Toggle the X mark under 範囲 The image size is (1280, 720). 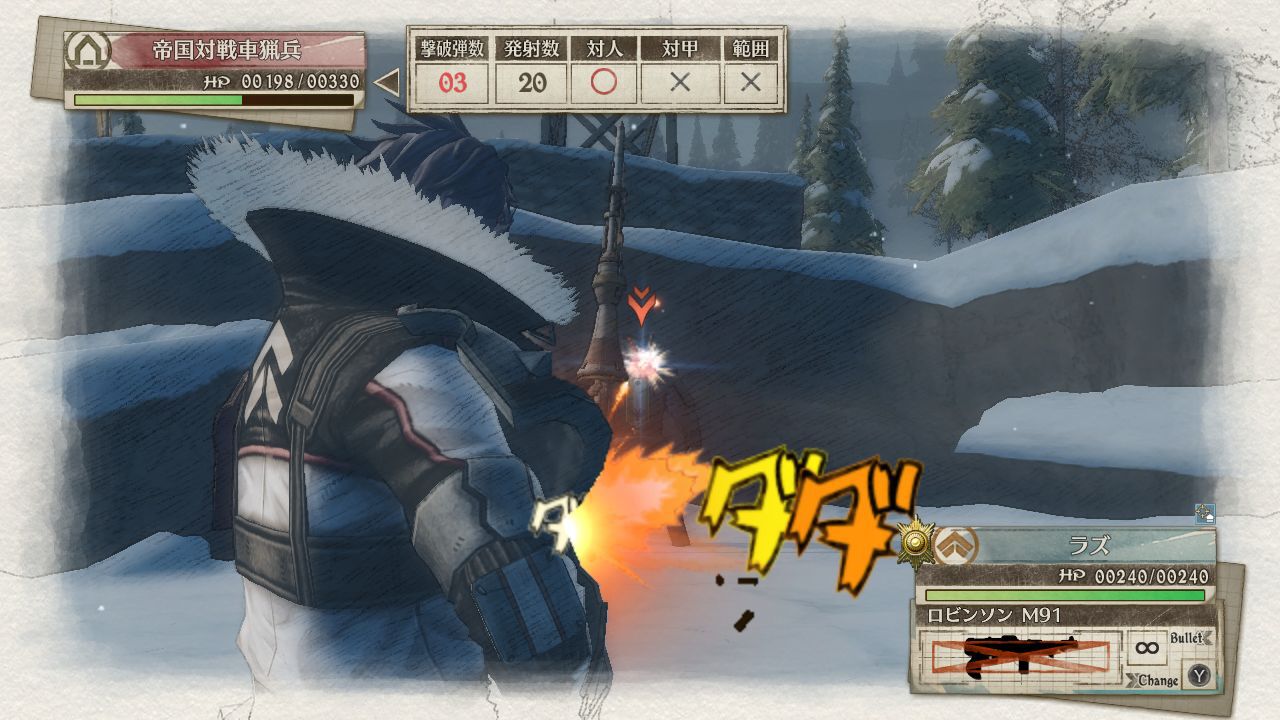coord(748,81)
